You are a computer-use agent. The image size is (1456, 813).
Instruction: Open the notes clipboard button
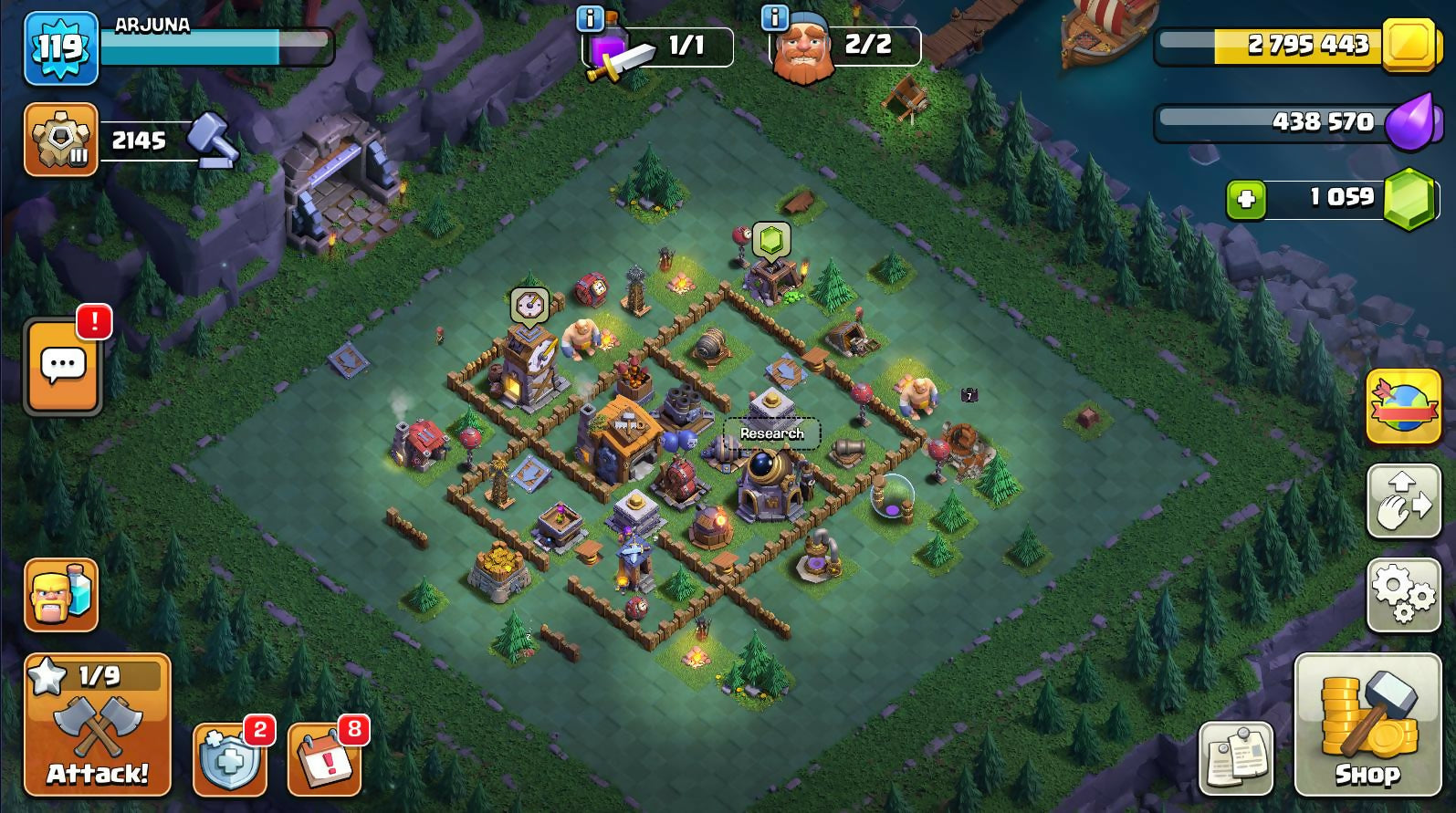[1236, 758]
